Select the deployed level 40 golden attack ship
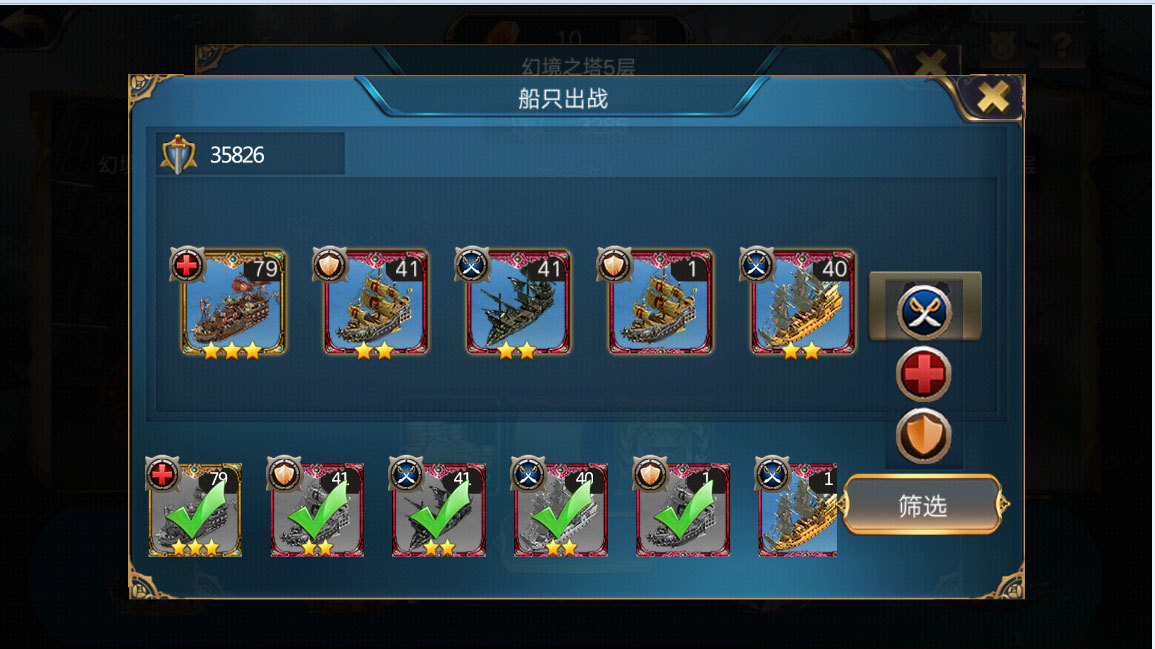Screen dimensions: 1155x649 coord(803,303)
